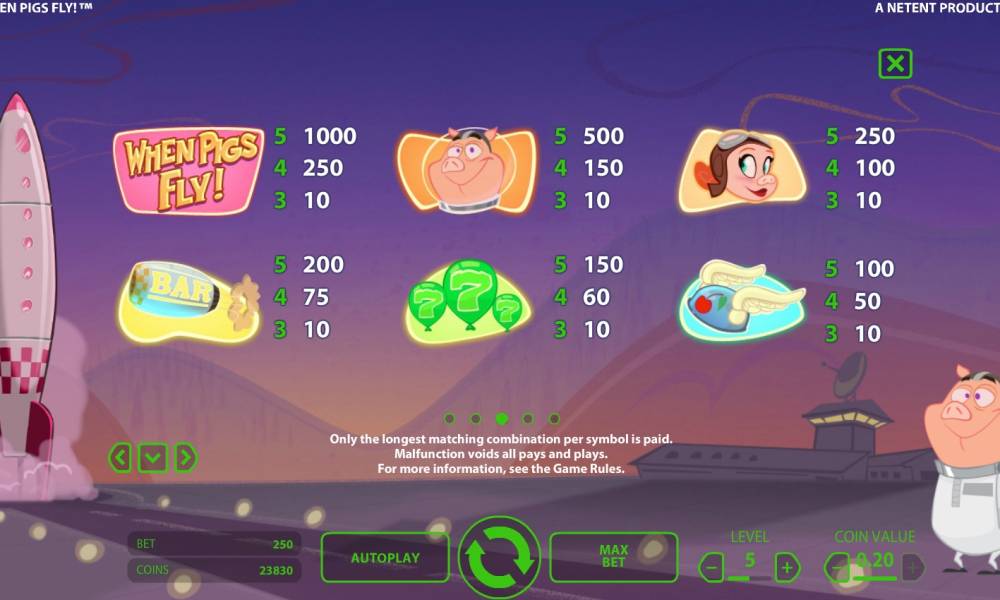Start Autoplay
The width and height of the screenshot is (1000, 600).
point(385,558)
